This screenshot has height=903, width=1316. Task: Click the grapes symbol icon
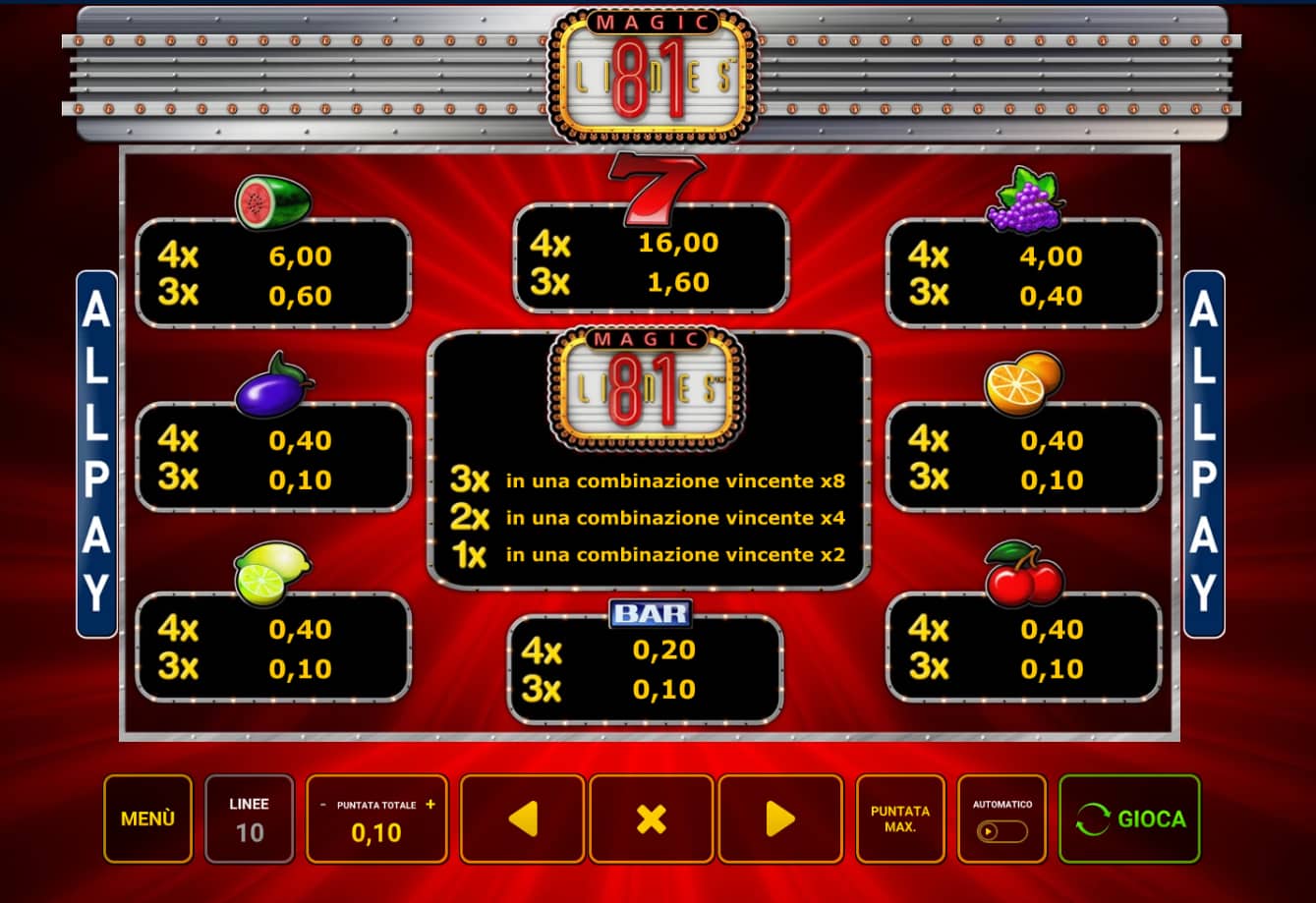click(1023, 200)
